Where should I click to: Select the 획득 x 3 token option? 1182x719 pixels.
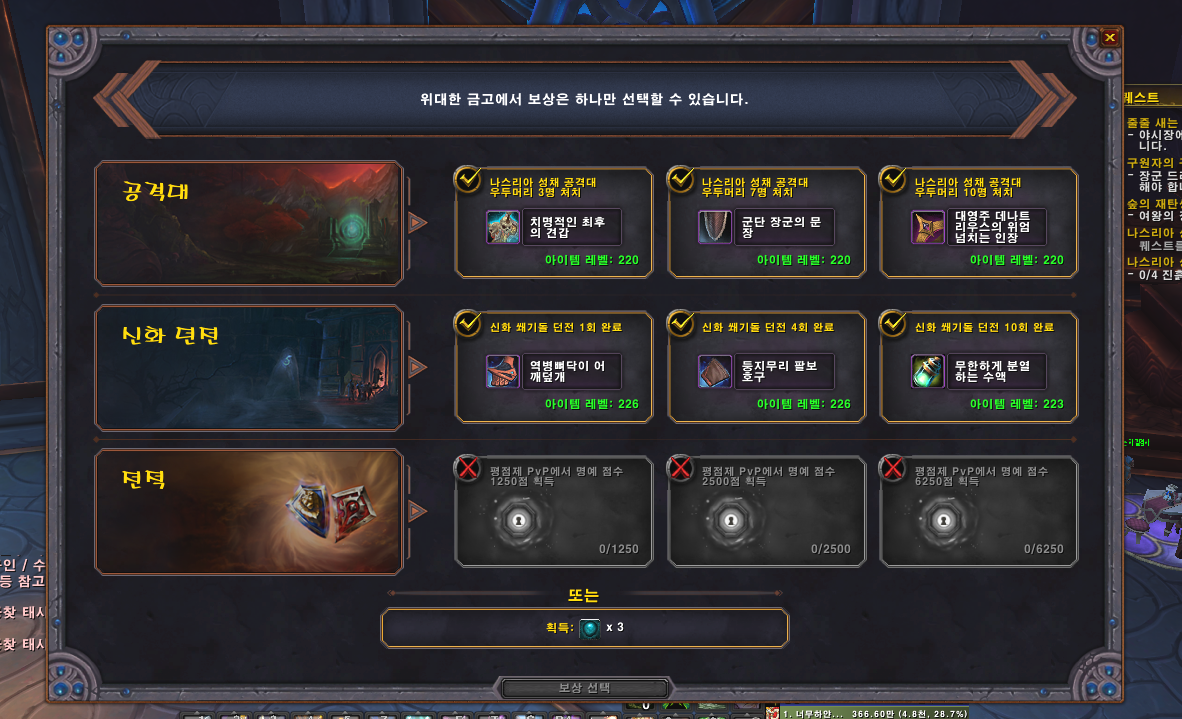coord(584,628)
